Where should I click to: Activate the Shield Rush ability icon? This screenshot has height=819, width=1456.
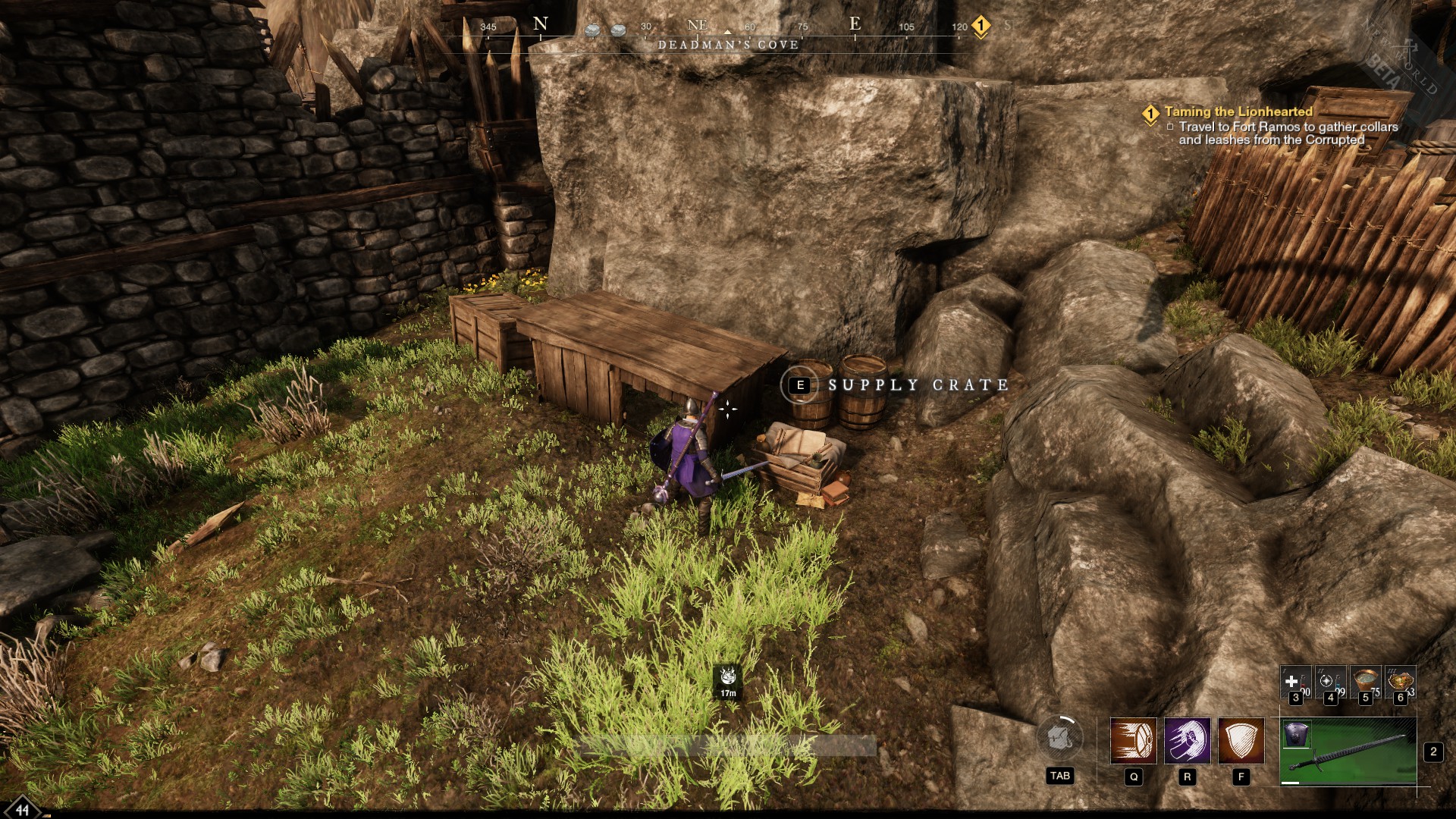tap(1133, 740)
